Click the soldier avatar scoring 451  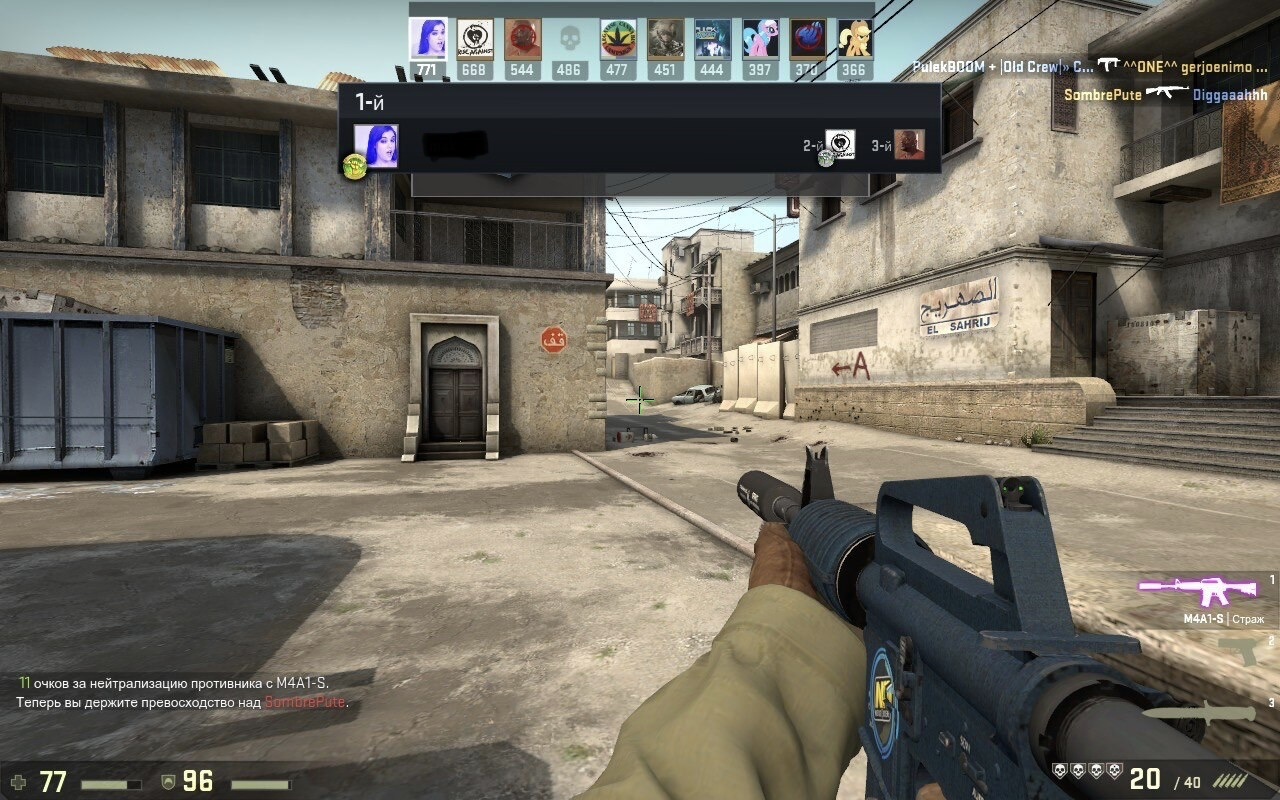click(665, 39)
